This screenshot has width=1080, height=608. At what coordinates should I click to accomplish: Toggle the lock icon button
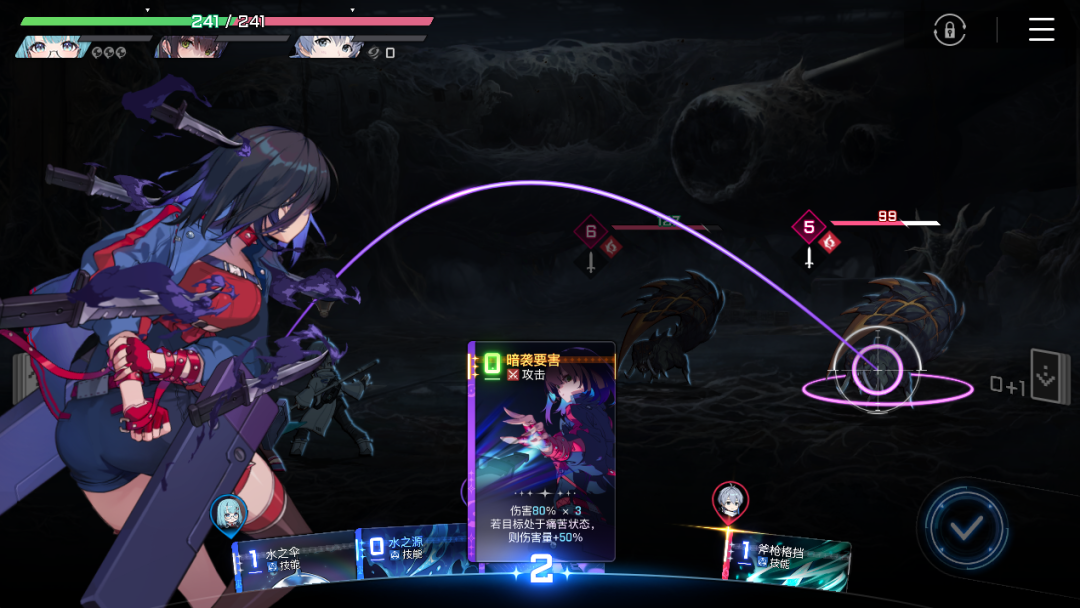coord(949,30)
